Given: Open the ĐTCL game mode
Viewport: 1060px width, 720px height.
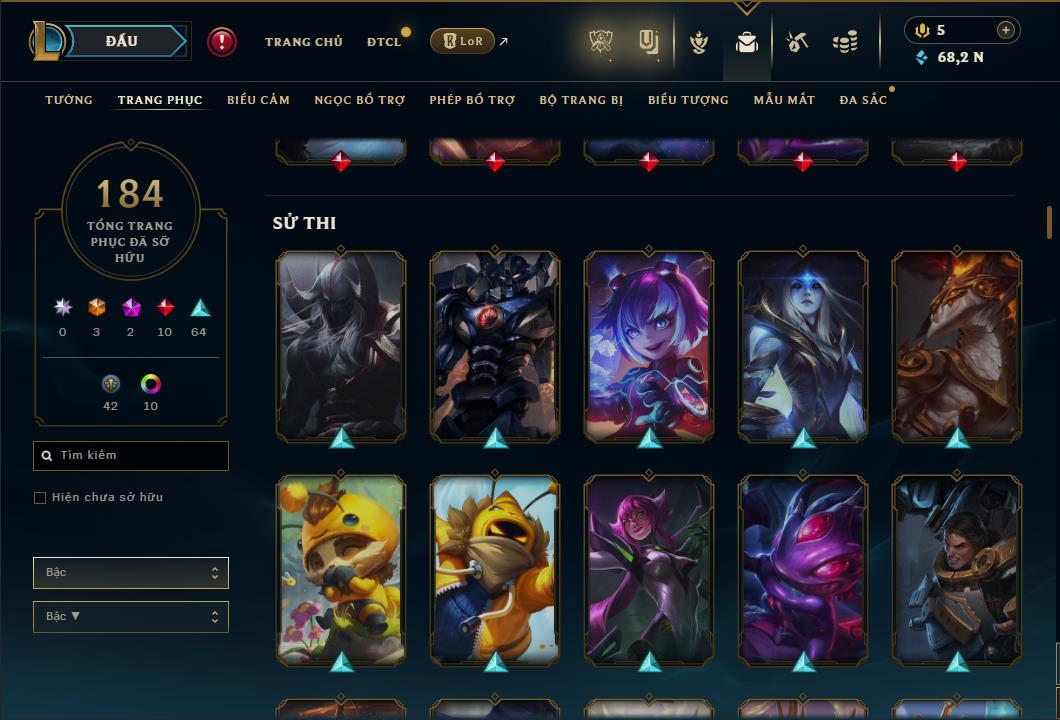Looking at the screenshot, I should point(384,42).
